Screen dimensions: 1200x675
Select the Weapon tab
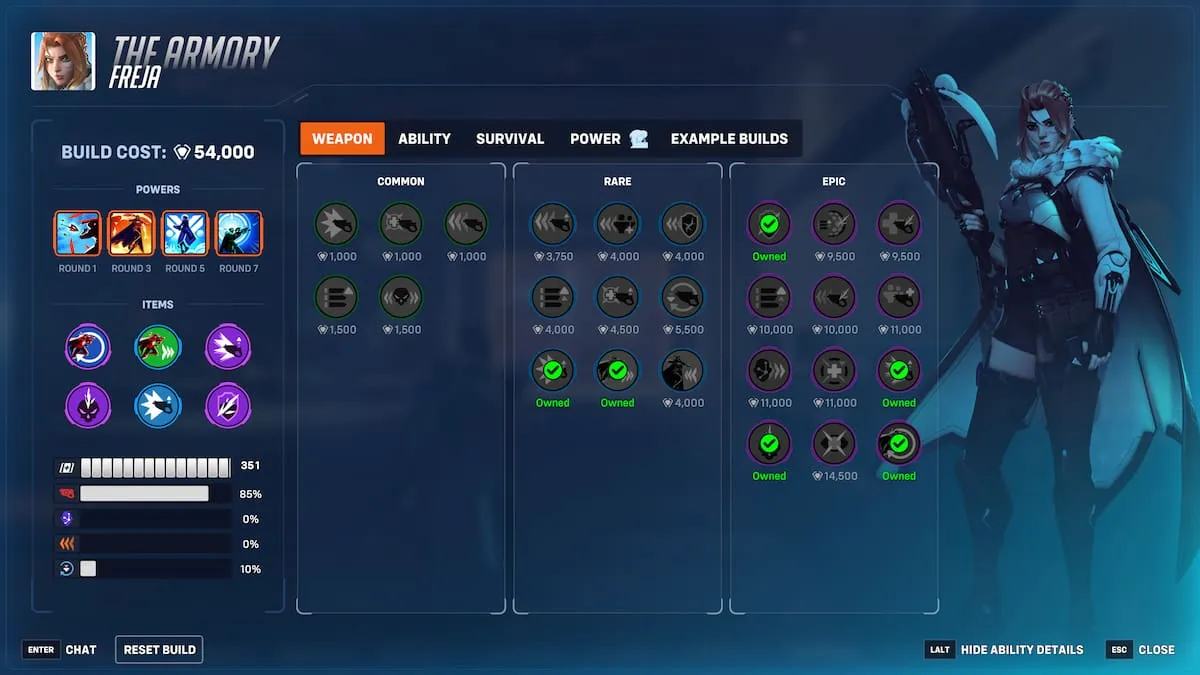pyautogui.click(x=342, y=139)
